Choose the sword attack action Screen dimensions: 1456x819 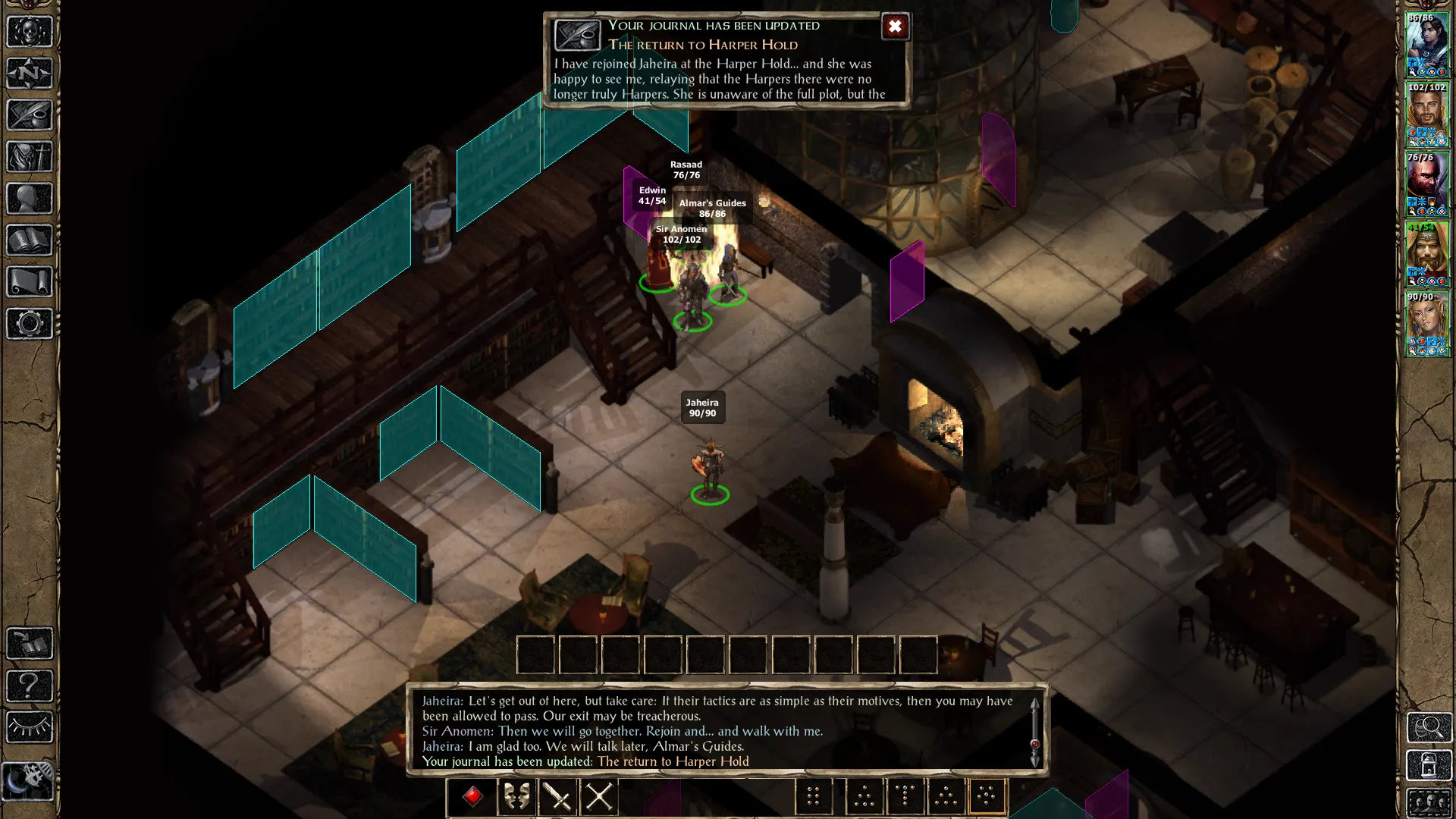pos(558,796)
